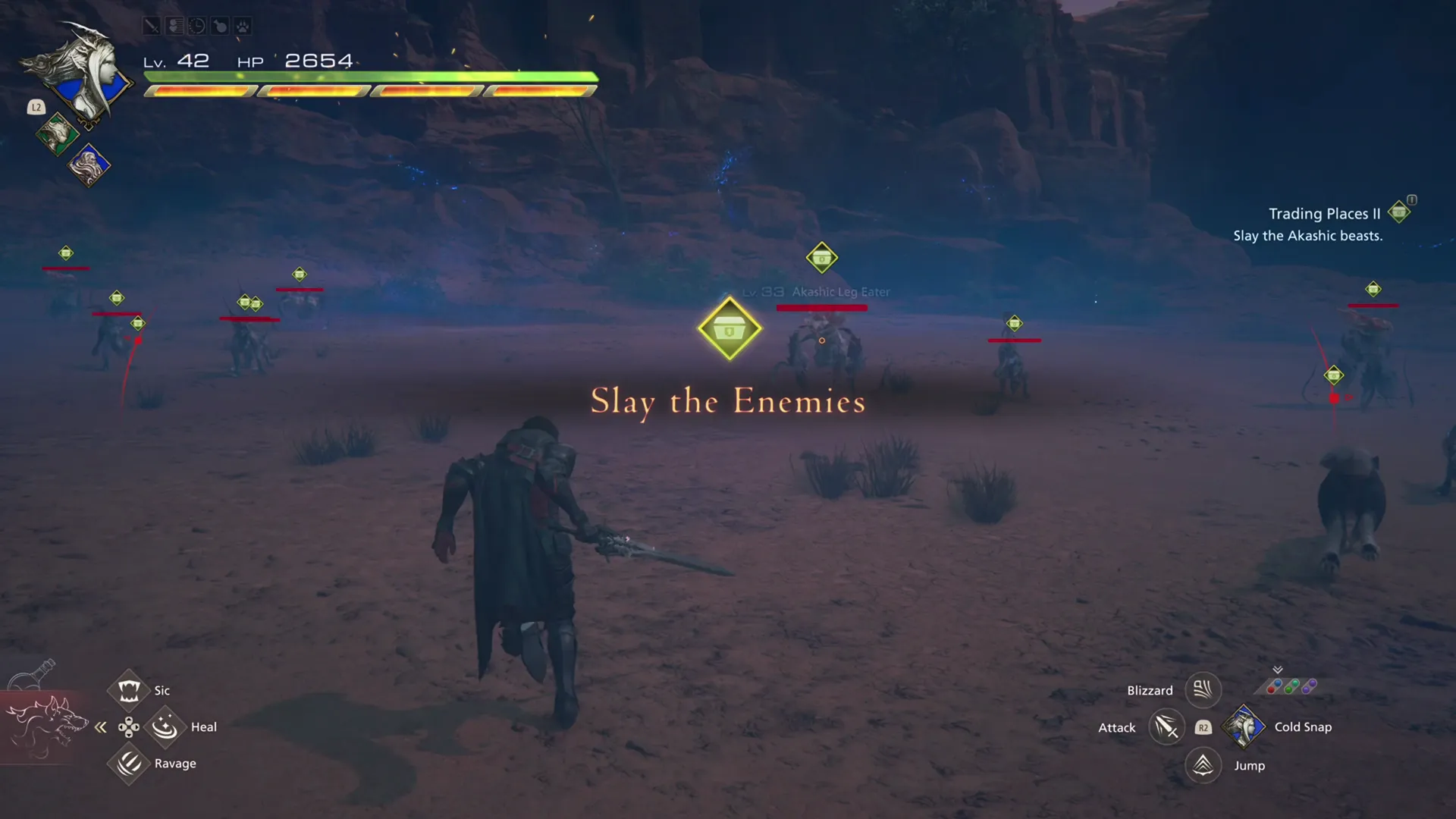Collapse the pet wheel with the double-arrow chevron

point(101,726)
